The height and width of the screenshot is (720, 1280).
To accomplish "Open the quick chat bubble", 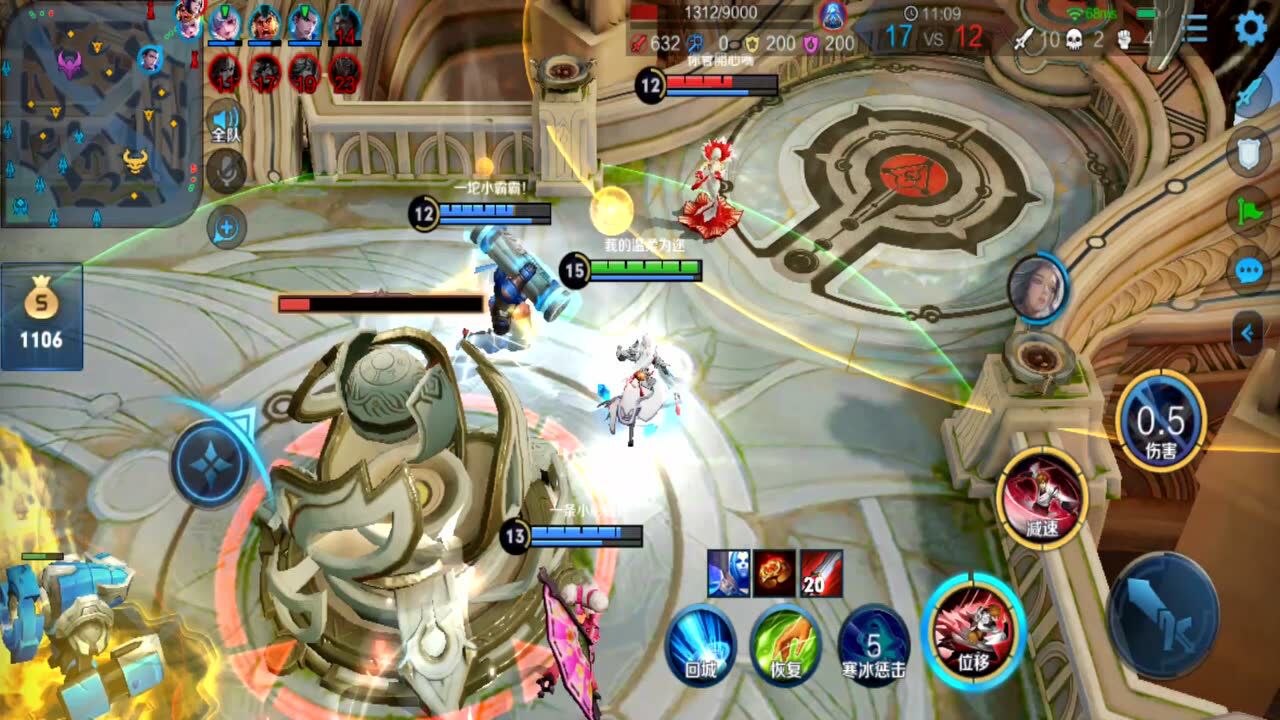I will [x=1249, y=271].
